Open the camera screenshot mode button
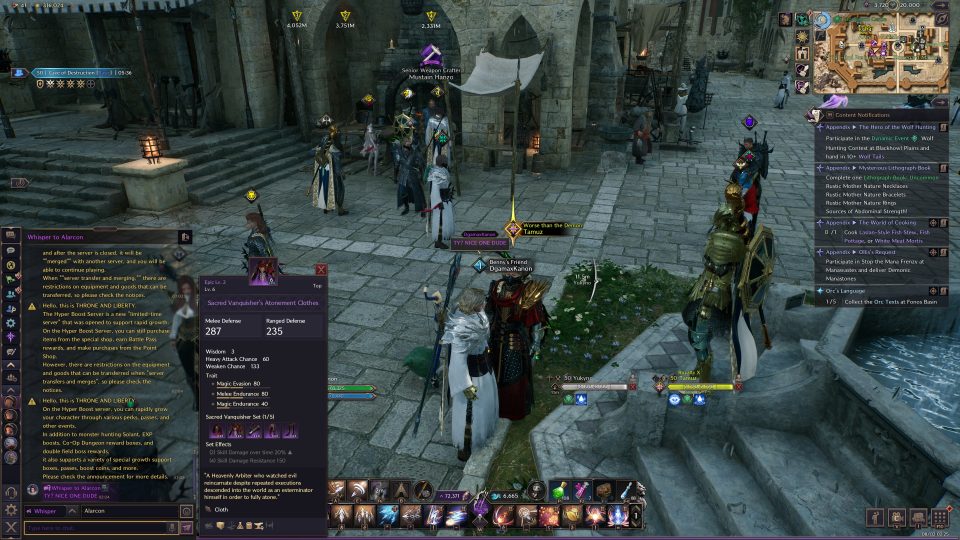Screen dimensions: 960x540 [894, 517]
